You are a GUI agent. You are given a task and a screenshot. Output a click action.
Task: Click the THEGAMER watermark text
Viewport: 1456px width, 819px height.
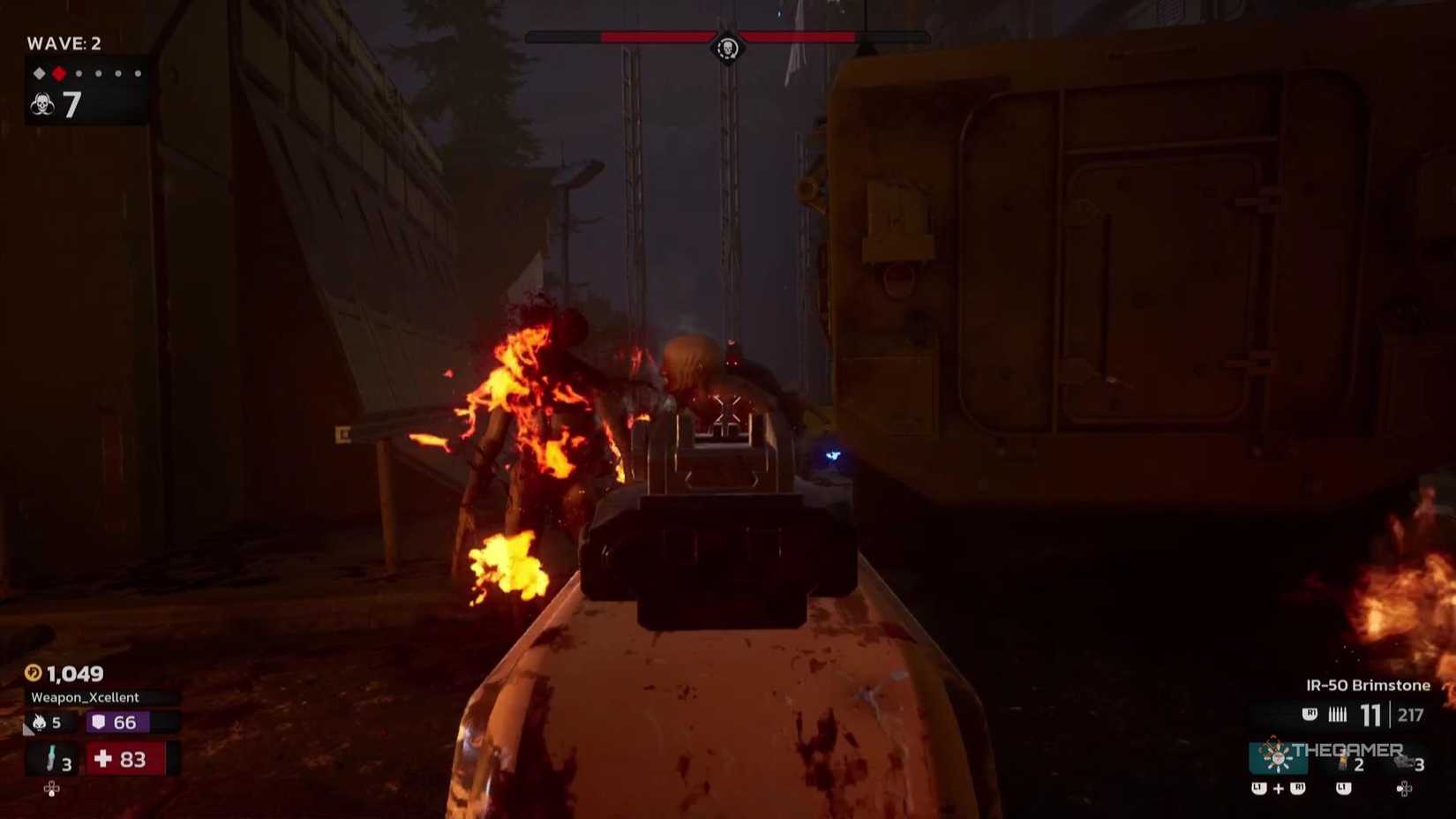click(x=1347, y=749)
